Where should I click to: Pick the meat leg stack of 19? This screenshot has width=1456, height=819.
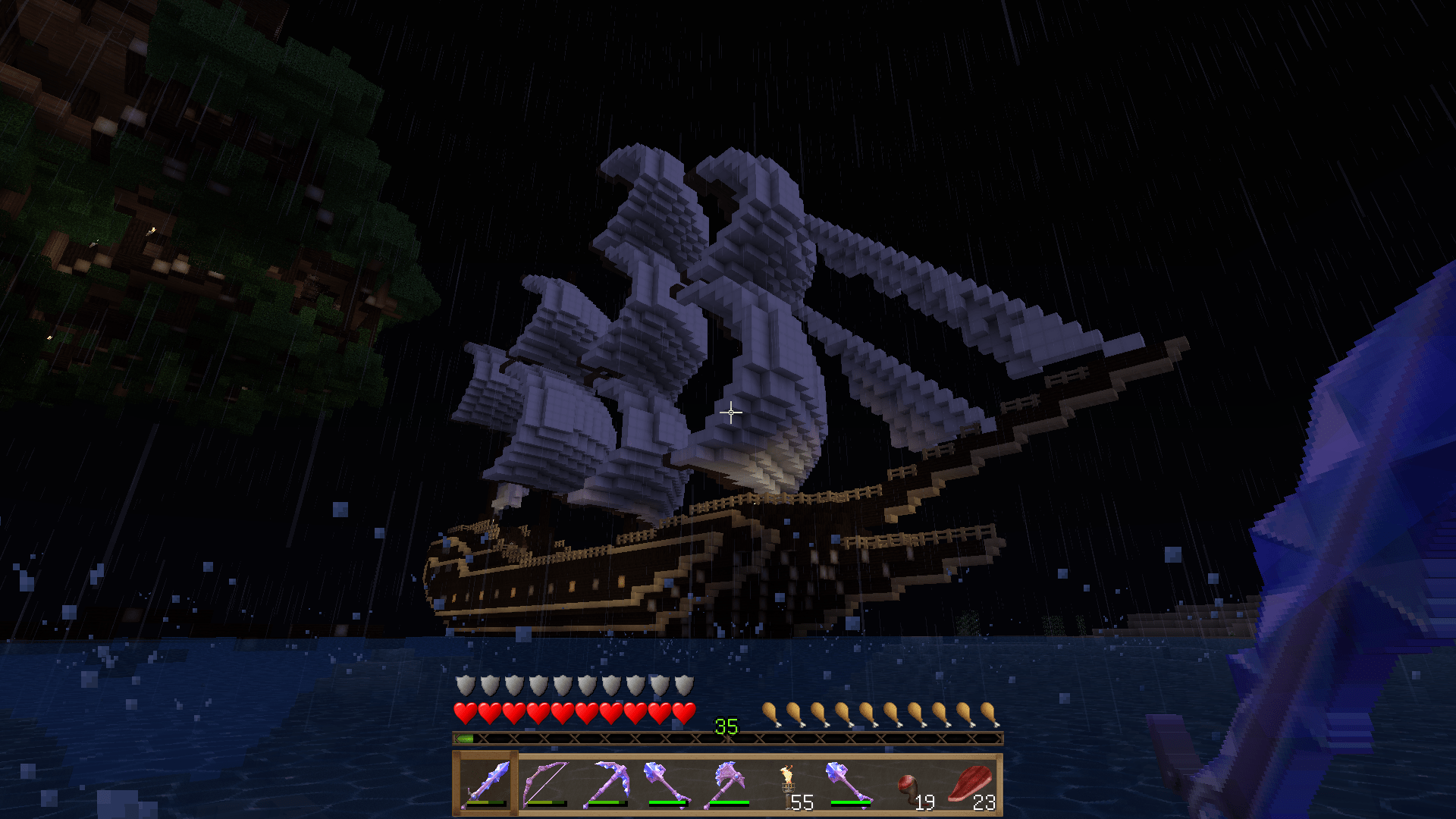[x=910, y=784]
